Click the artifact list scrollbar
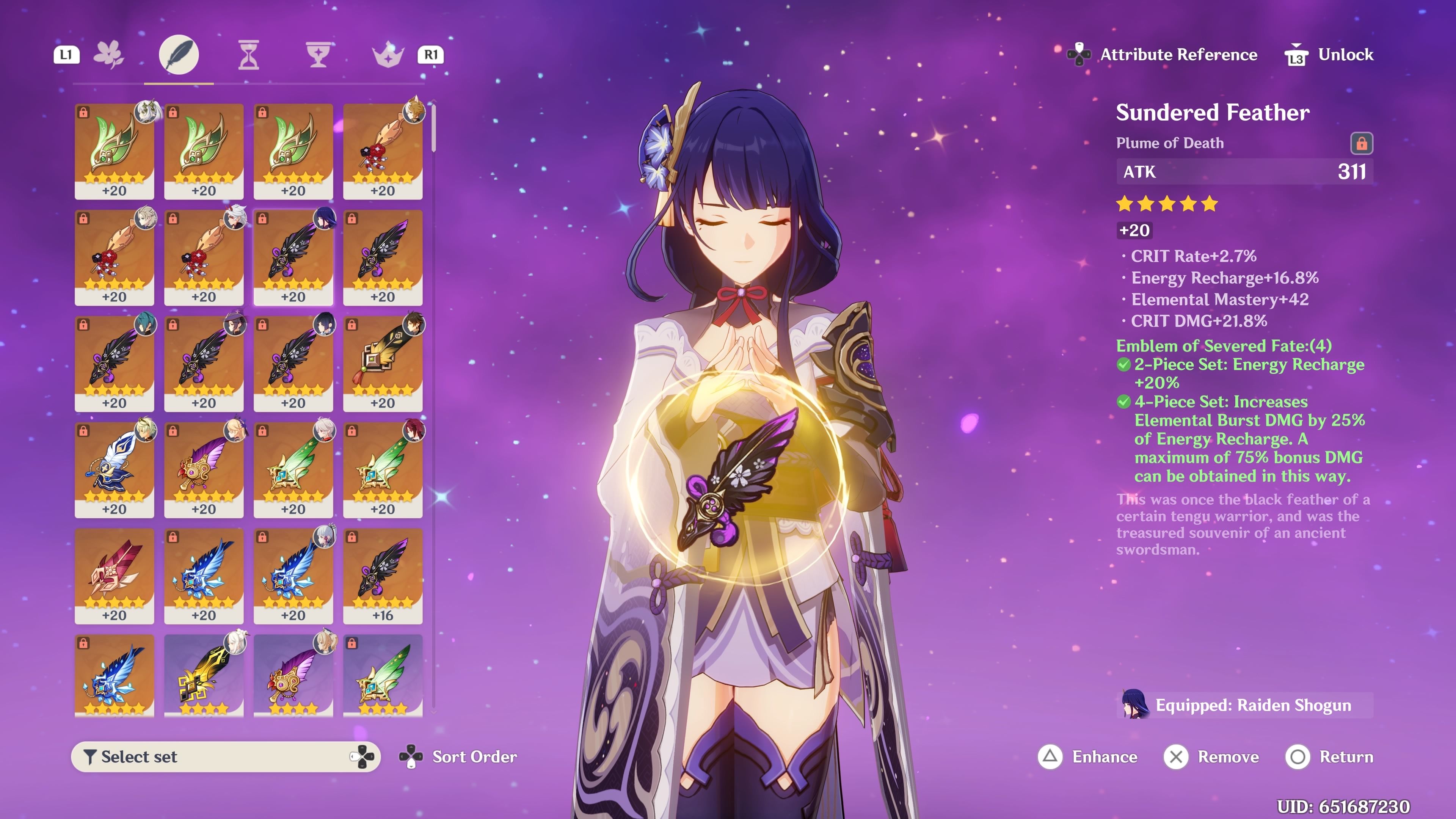This screenshot has width=1456, height=819. coord(433,128)
